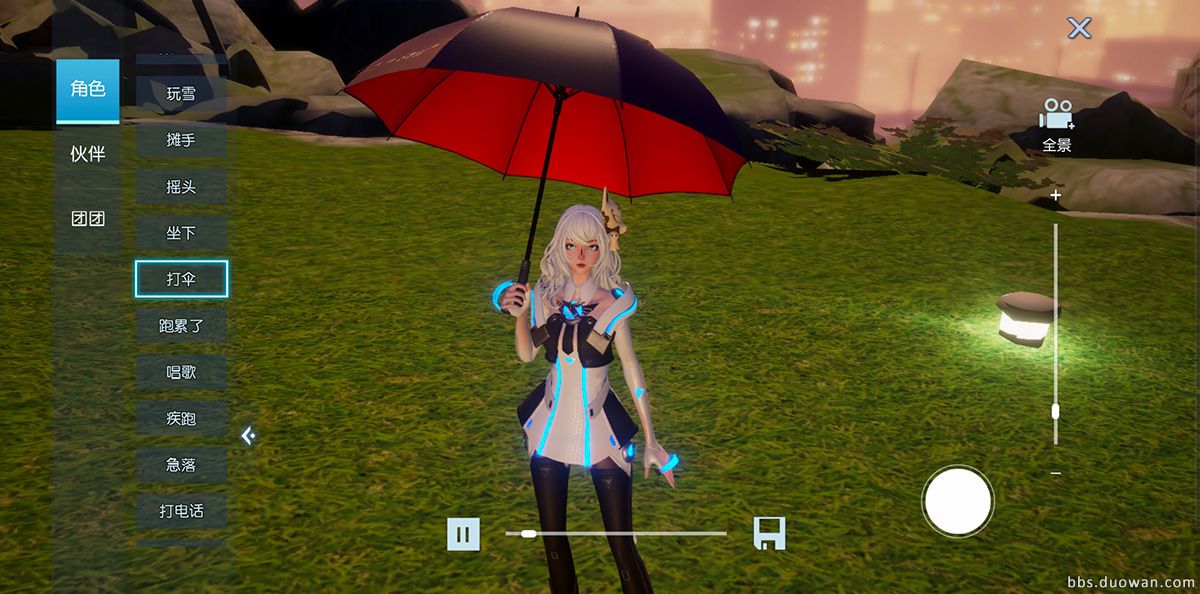
Task: Open the 伙伴 tab
Action: (87, 154)
